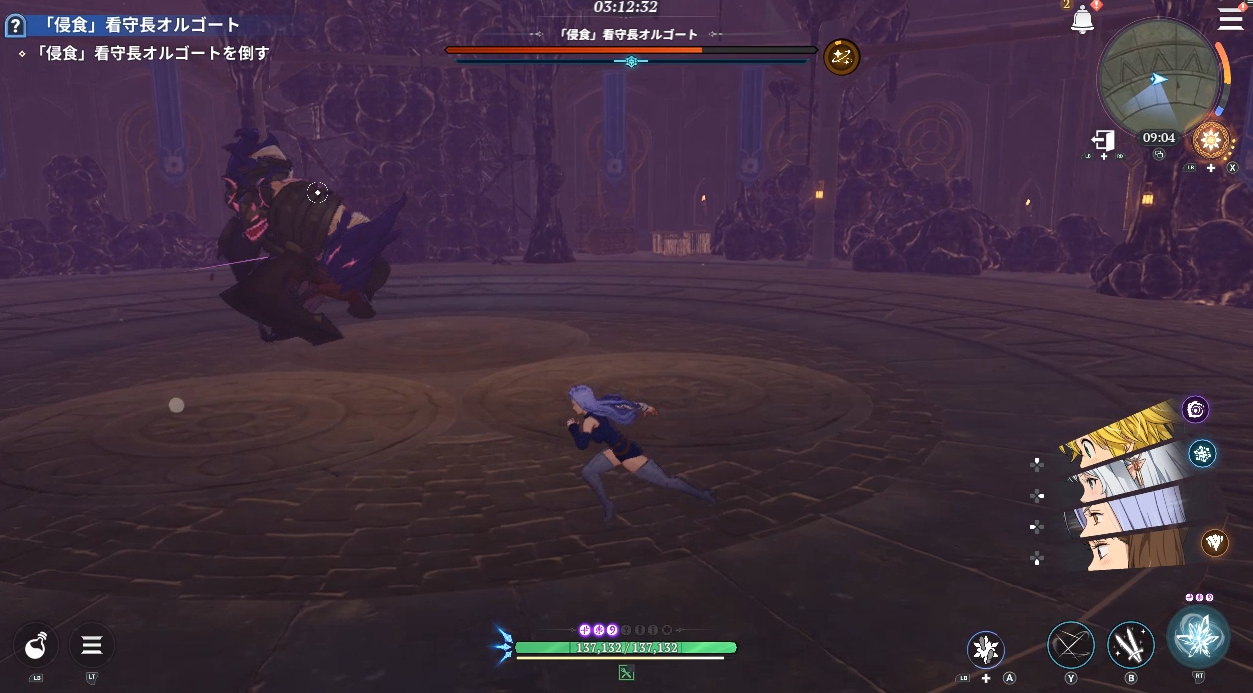
Task: Click the exit door icon
Action: click(1103, 141)
